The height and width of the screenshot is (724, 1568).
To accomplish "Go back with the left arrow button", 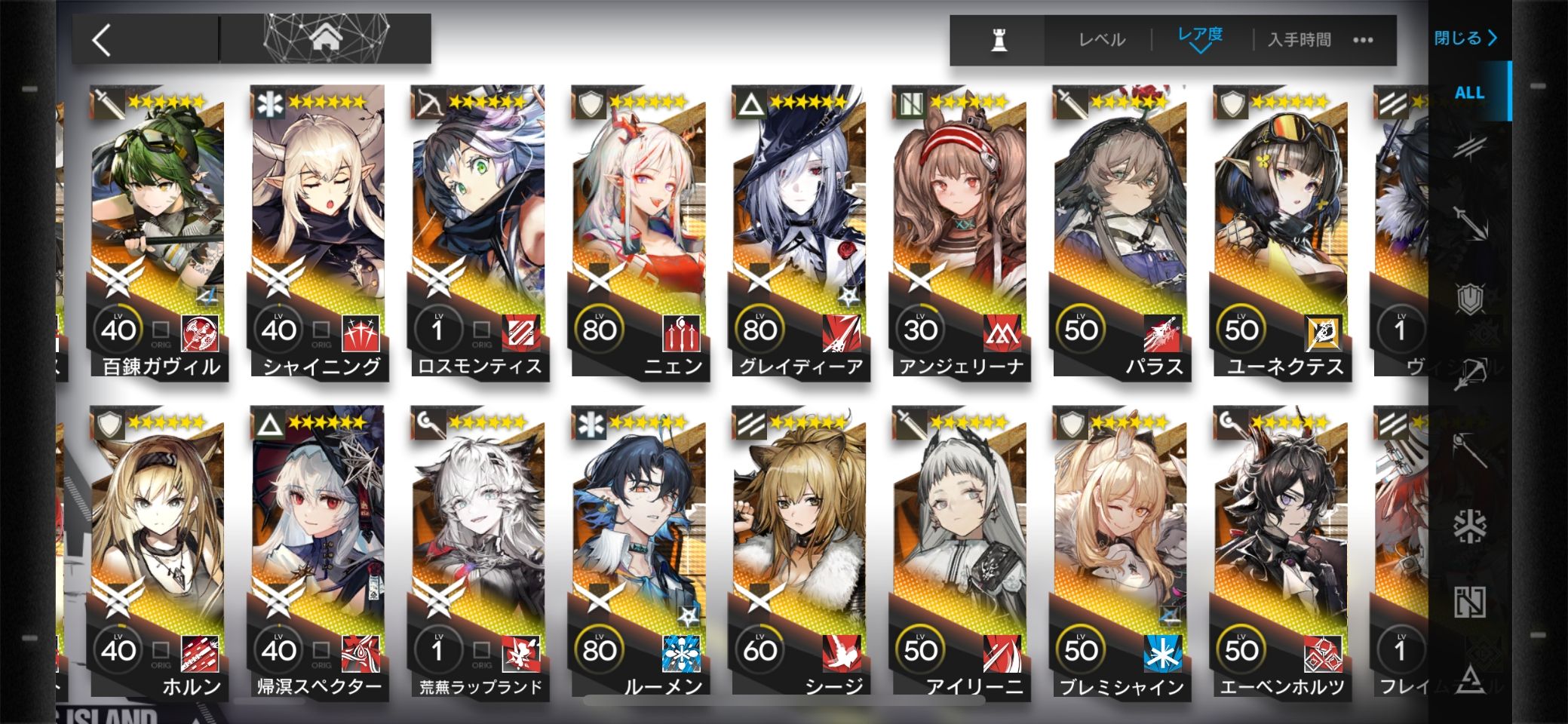I will pyautogui.click(x=103, y=39).
